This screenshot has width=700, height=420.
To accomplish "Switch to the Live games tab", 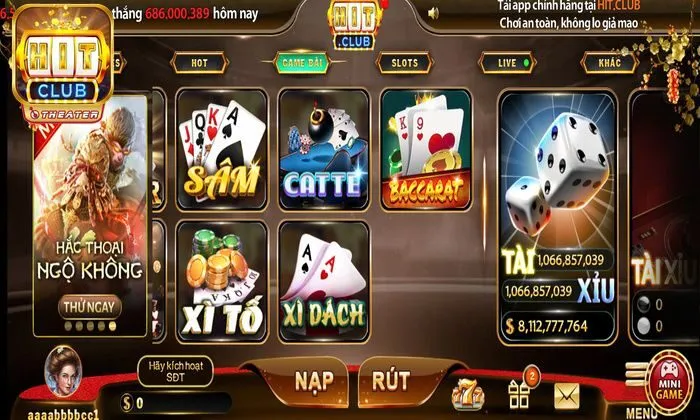I will 508,62.
